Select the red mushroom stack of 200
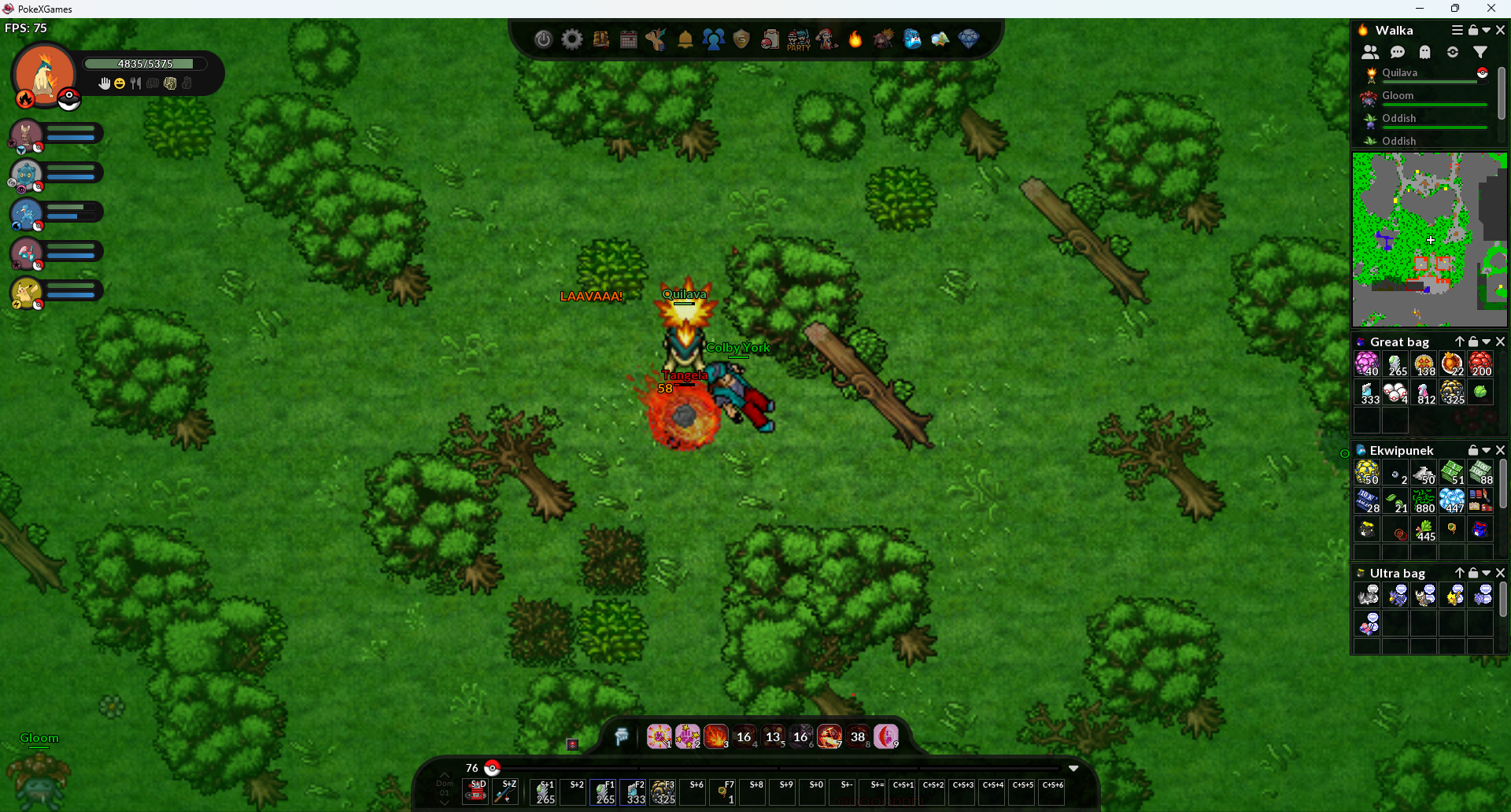The height and width of the screenshot is (812, 1511). tap(1480, 364)
